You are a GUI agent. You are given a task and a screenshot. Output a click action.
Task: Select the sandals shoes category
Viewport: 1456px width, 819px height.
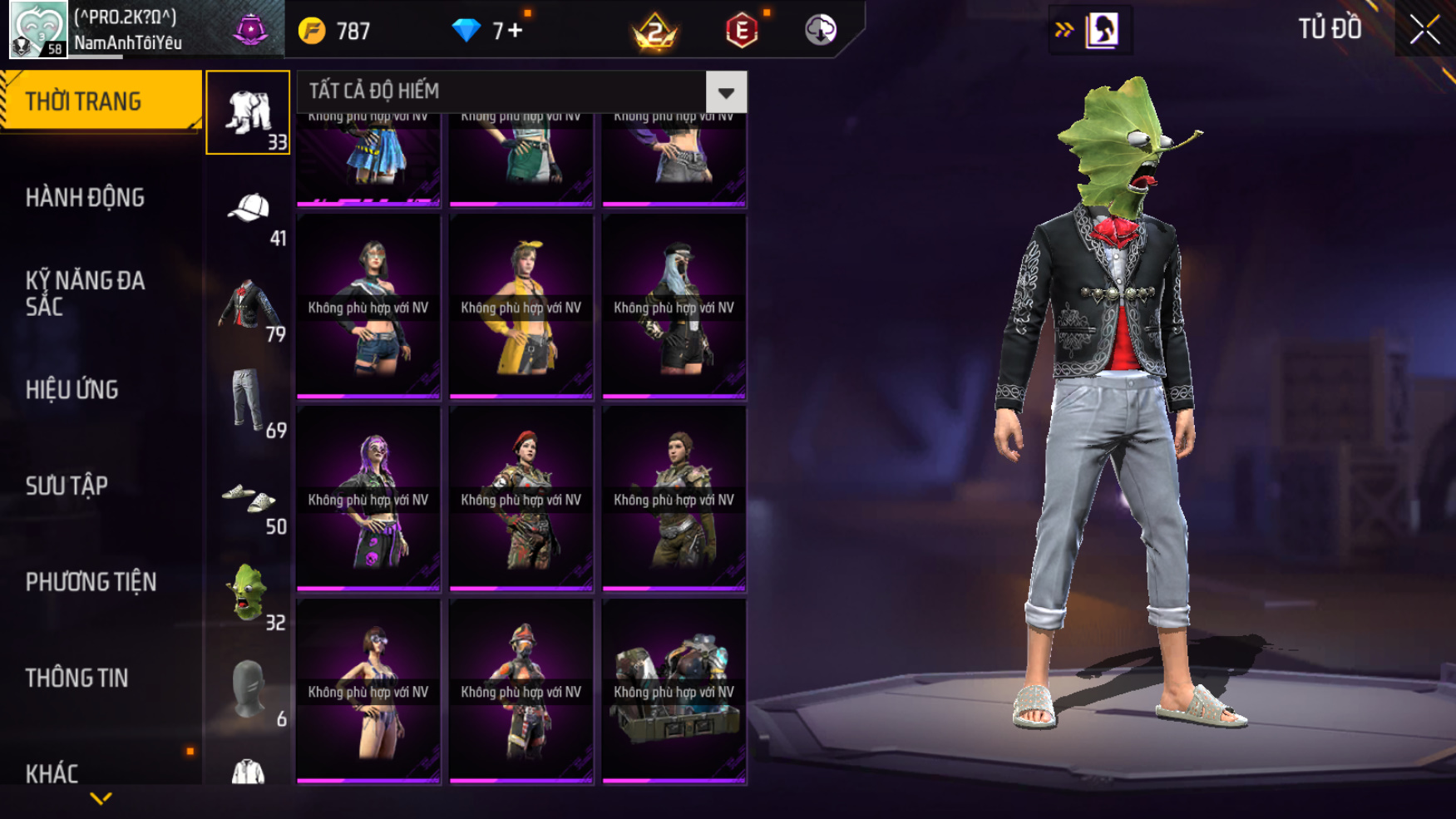click(248, 499)
